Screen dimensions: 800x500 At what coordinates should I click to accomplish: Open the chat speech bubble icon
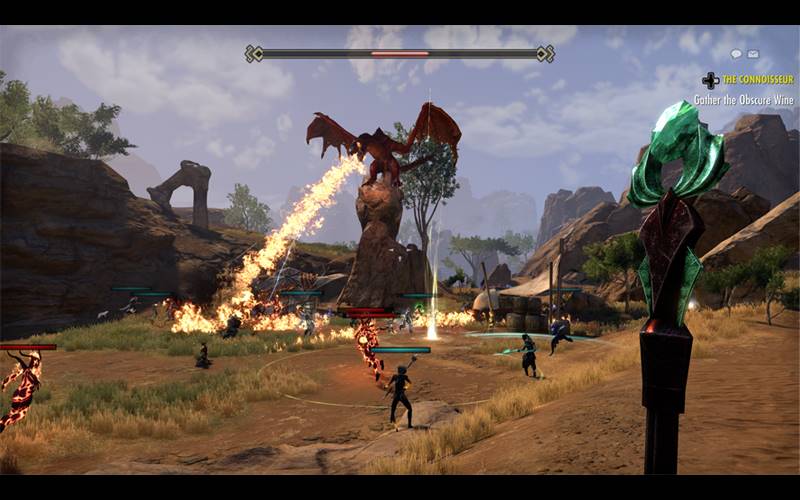[737, 54]
